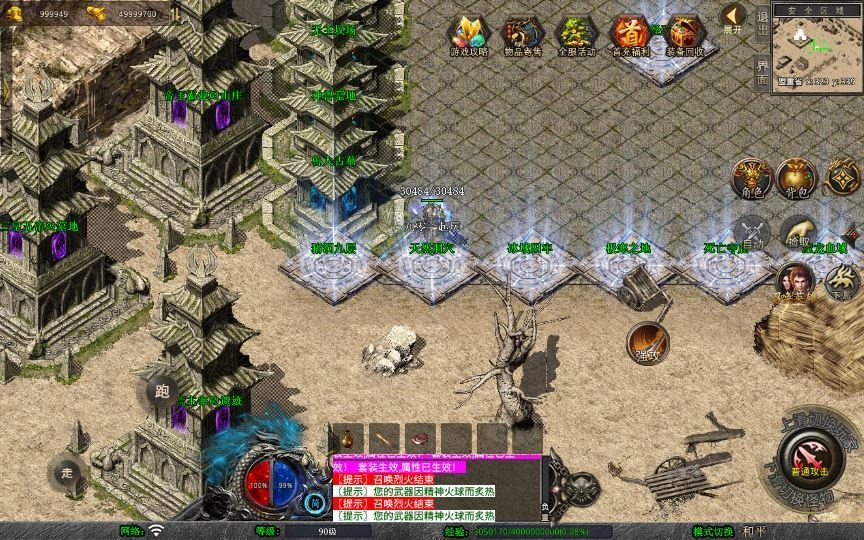Switch movement to 走 walk mode
Viewport: 864px width, 540px height.
point(68,473)
